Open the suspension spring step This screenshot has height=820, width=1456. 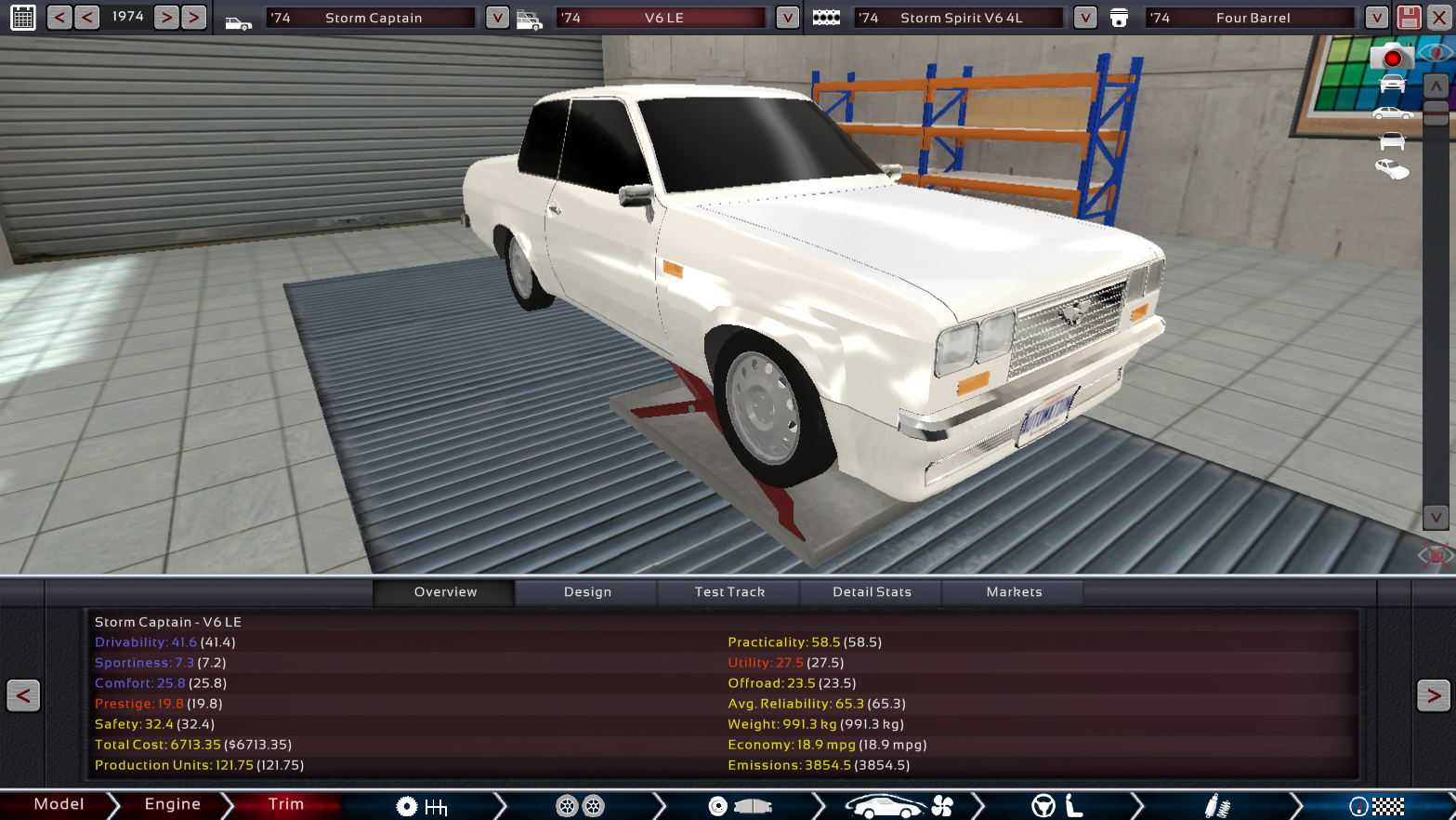(x=1217, y=806)
